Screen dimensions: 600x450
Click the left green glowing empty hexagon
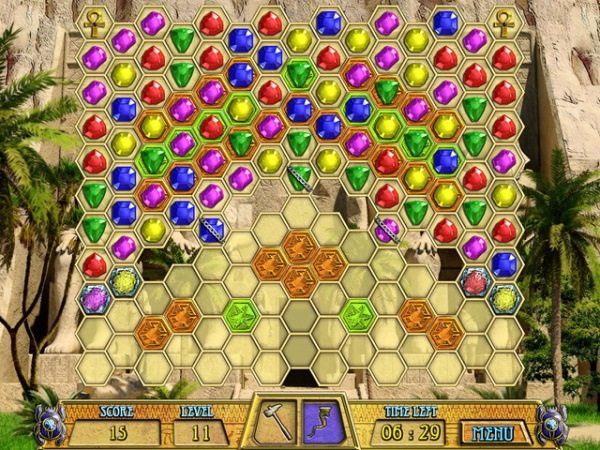point(241,315)
